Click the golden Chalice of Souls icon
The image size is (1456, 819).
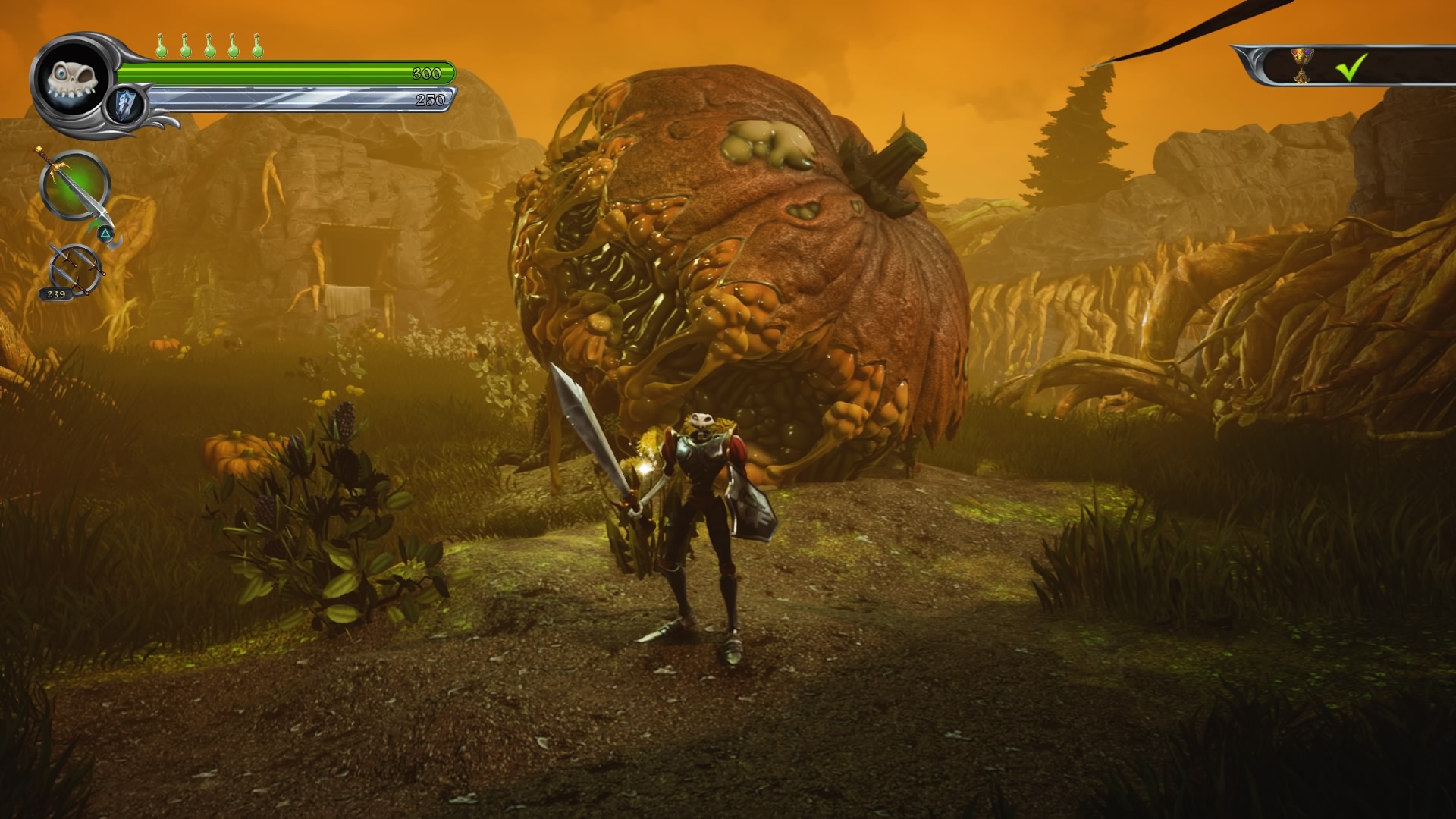pyautogui.click(x=1301, y=66)
